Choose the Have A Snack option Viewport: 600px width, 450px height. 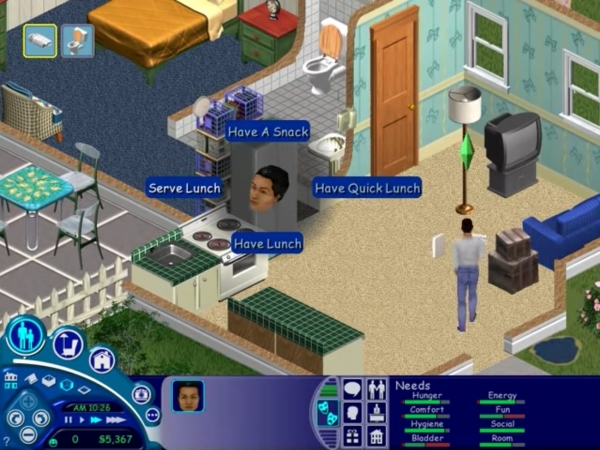(x=267, y=131)
